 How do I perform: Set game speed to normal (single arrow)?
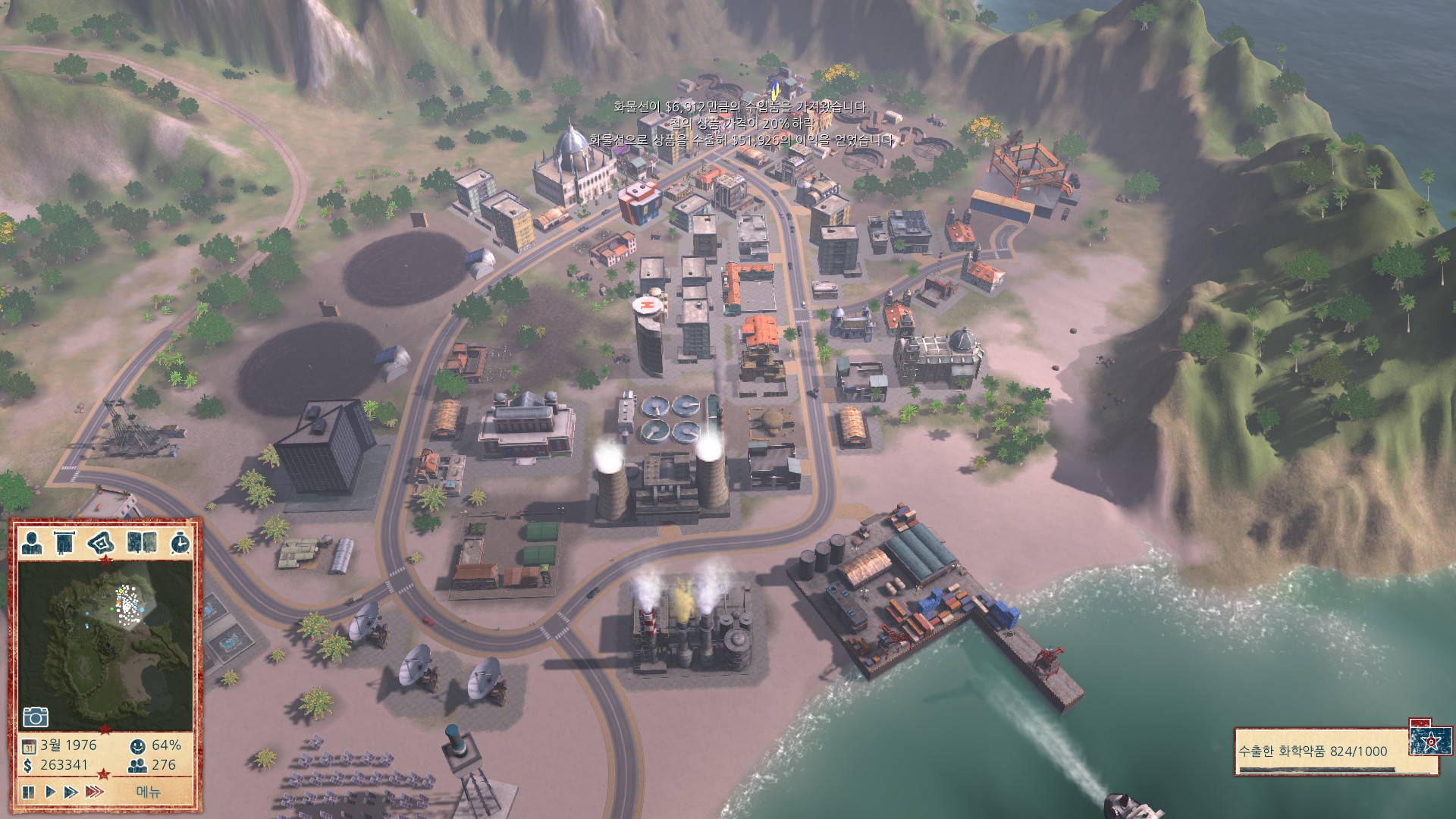pyautogui.click(x=51, y=792)
